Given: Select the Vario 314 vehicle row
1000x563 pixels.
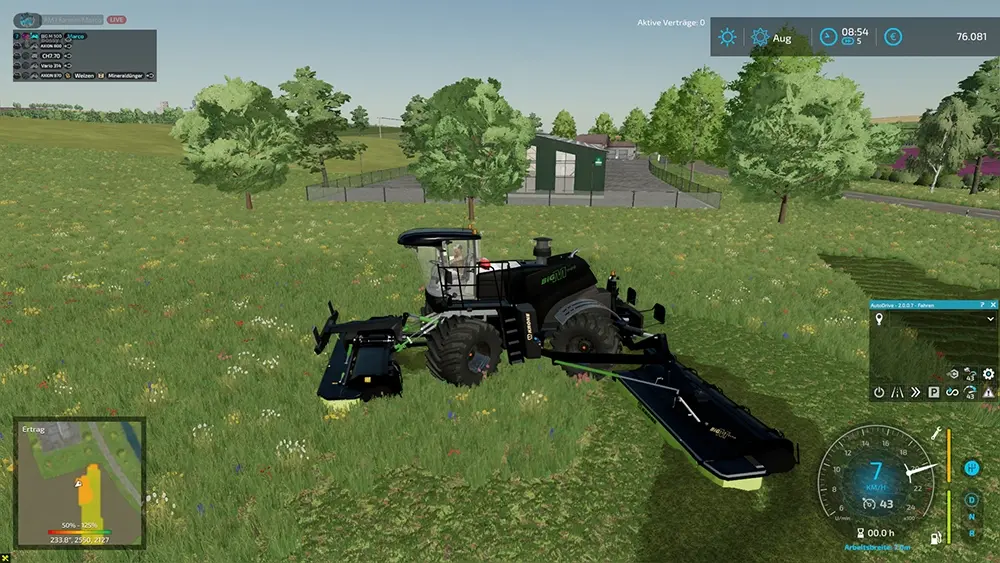Looking at the screenshot, I should point(50,66).
